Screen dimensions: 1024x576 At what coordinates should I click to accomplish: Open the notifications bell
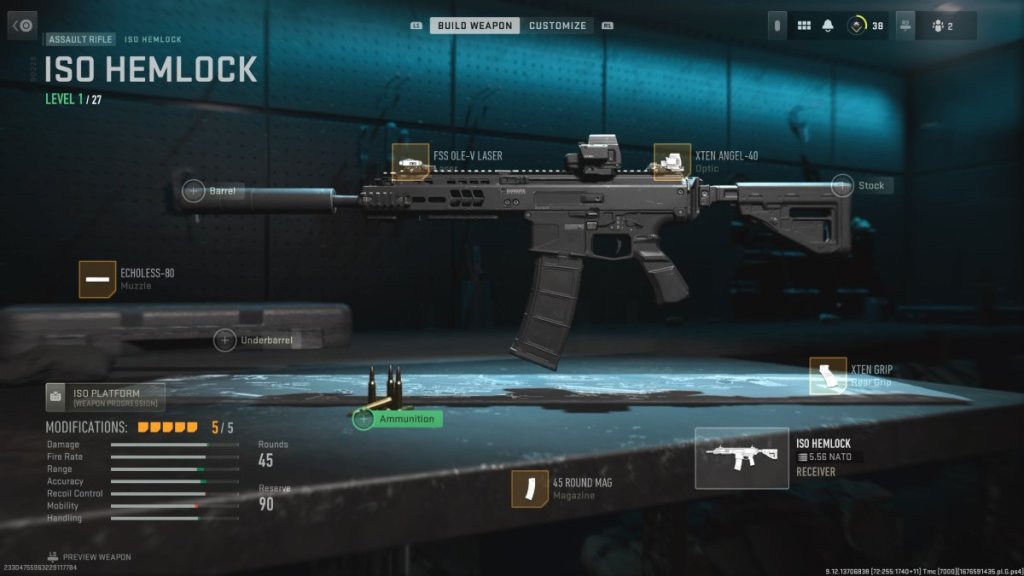coord(828,25)
